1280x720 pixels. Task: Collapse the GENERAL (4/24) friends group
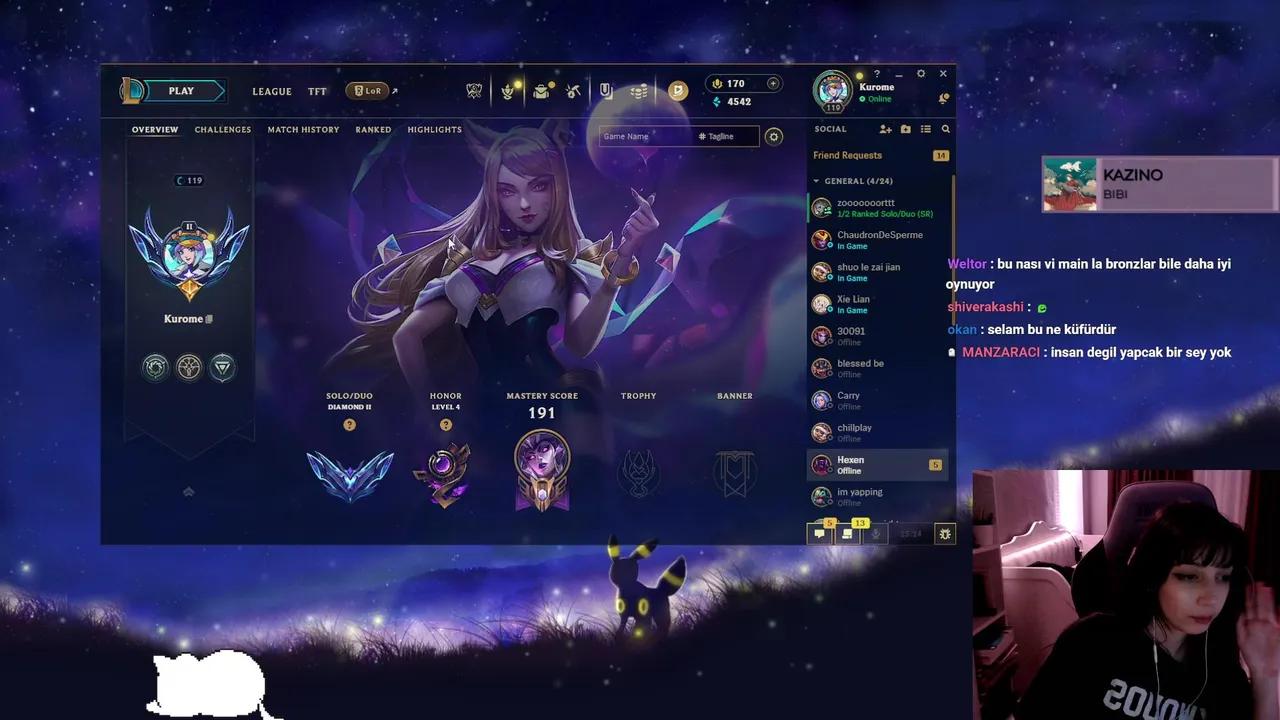[x=816, y=181]
